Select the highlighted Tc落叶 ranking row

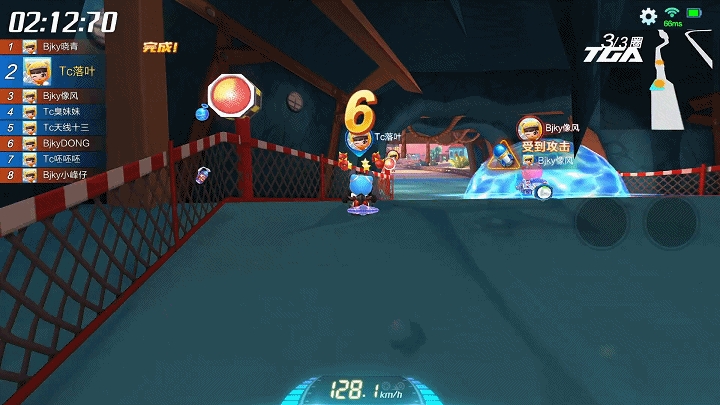(60, 70)
